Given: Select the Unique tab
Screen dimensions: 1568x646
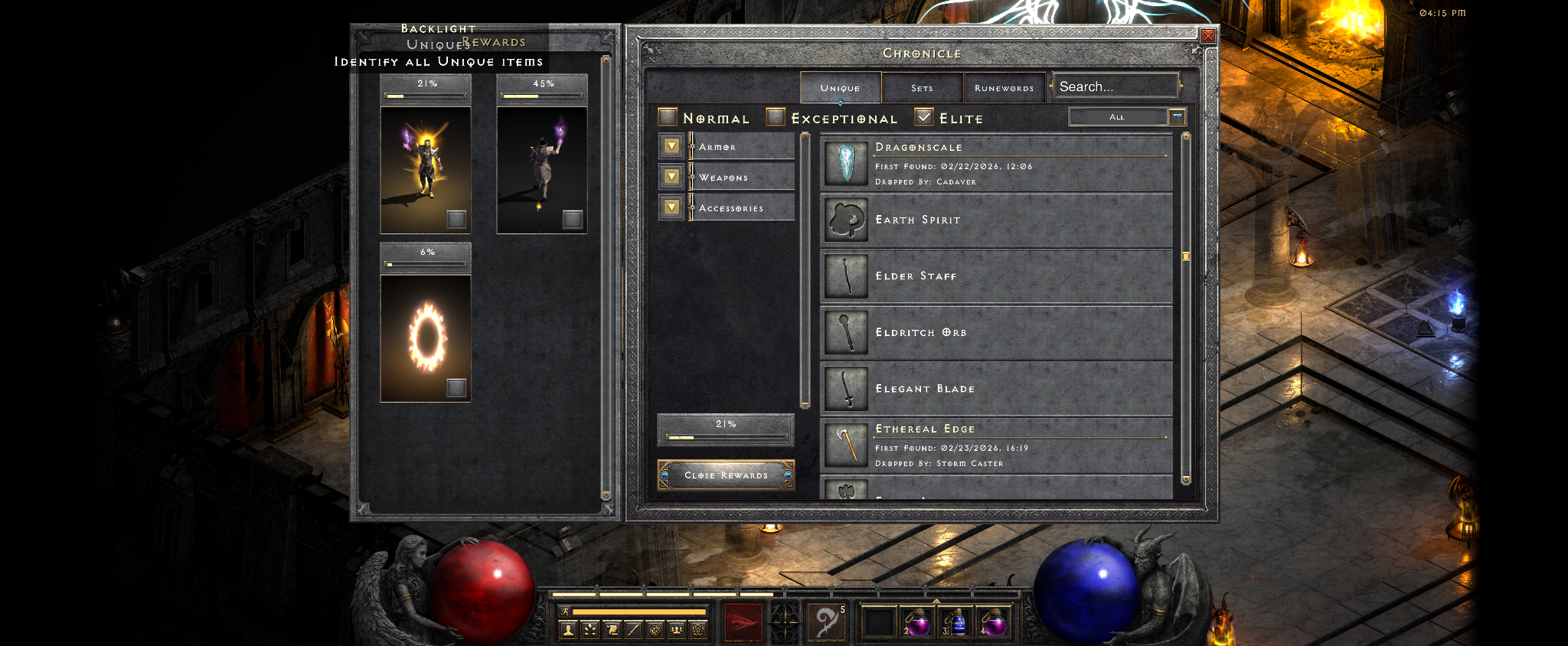Looking at the screenshot, I should pyautogui.click(x=840, y=88).
